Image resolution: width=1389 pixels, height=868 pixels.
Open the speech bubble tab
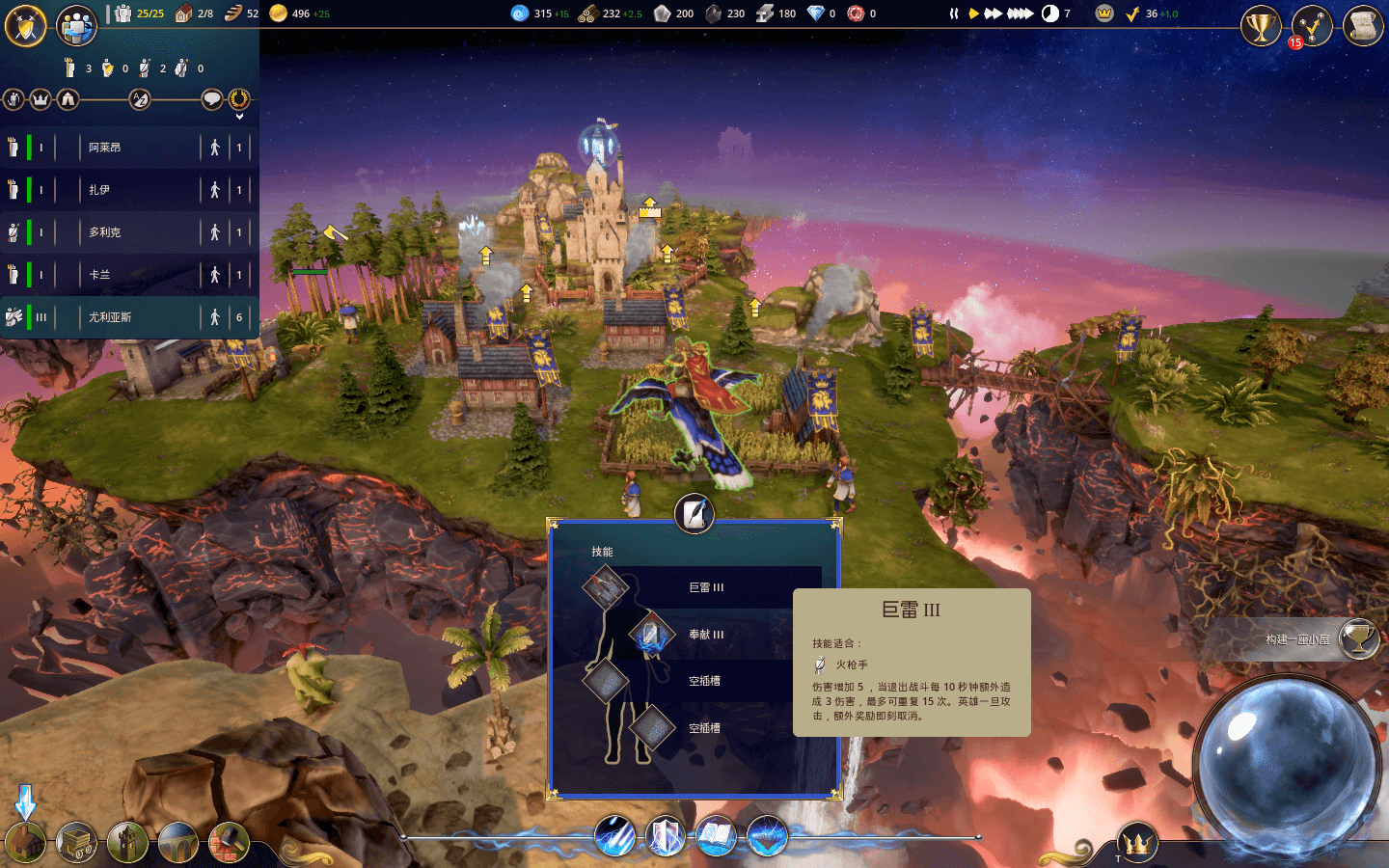pyautogui.click(x=212, y=99)
